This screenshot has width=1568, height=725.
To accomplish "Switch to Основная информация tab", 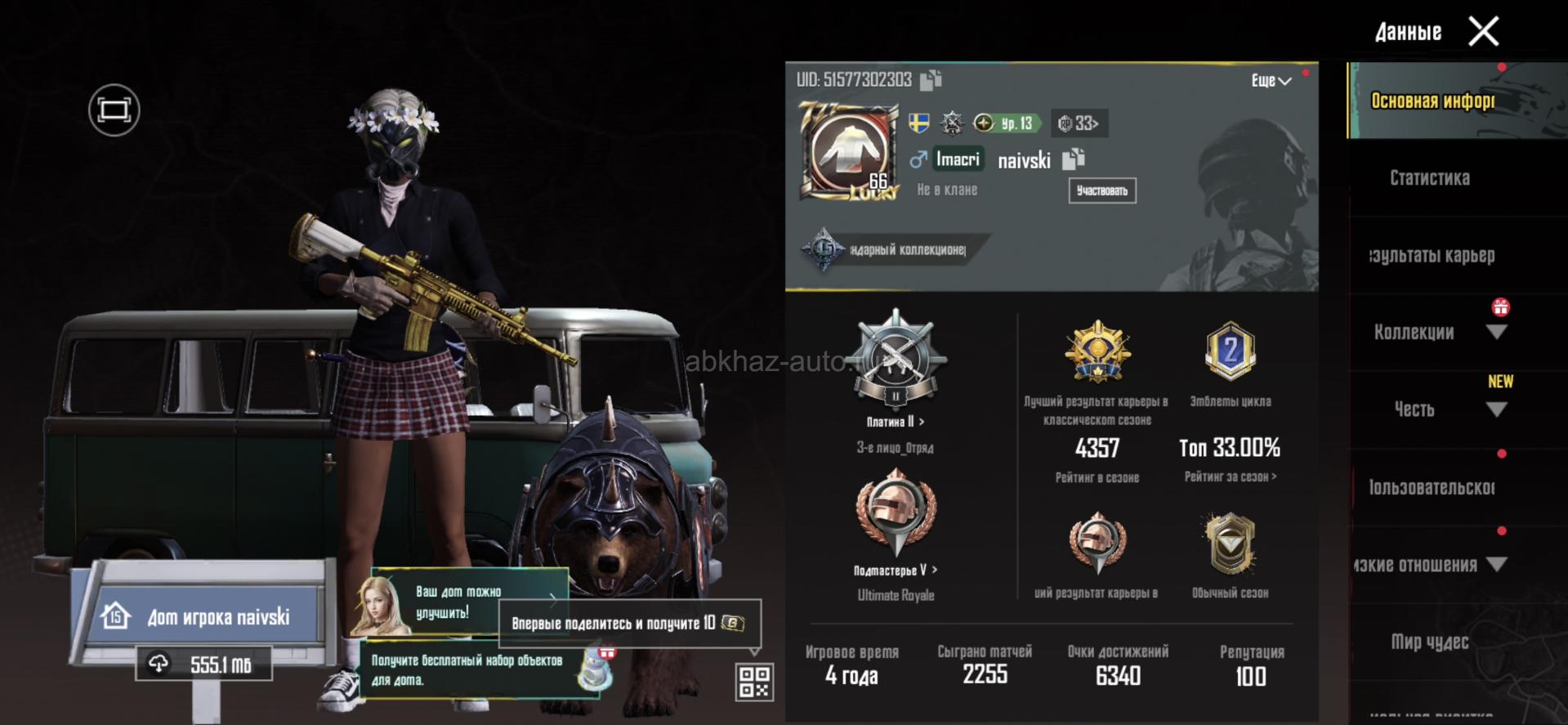I will [x=1433, y=101].
